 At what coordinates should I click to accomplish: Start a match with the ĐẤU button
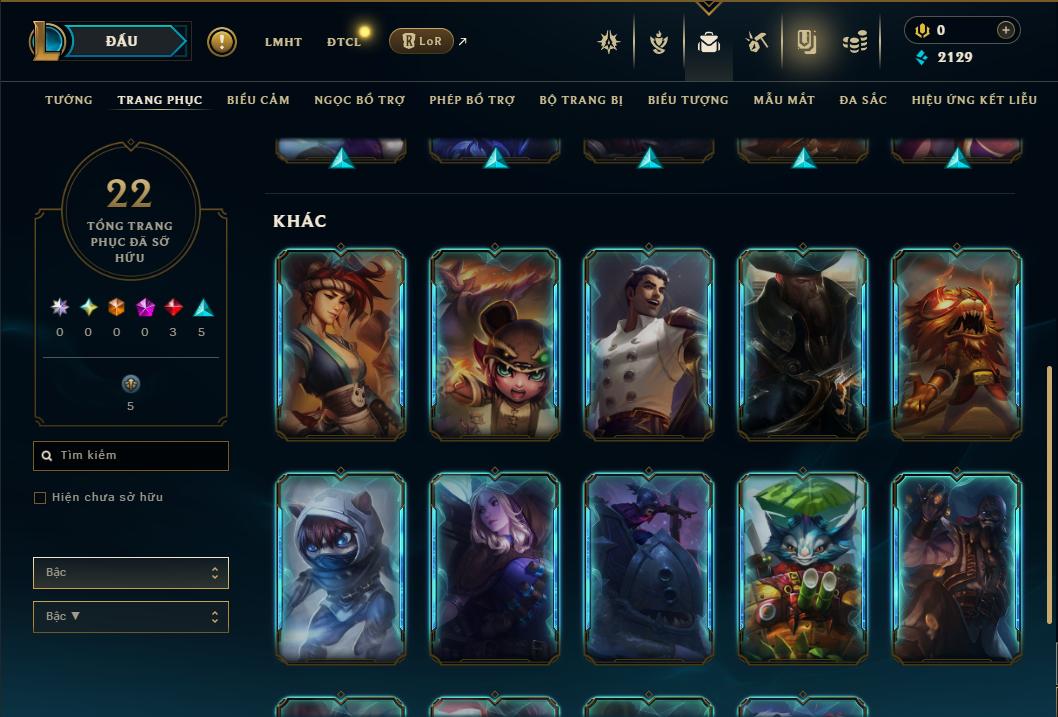(122, 41)
